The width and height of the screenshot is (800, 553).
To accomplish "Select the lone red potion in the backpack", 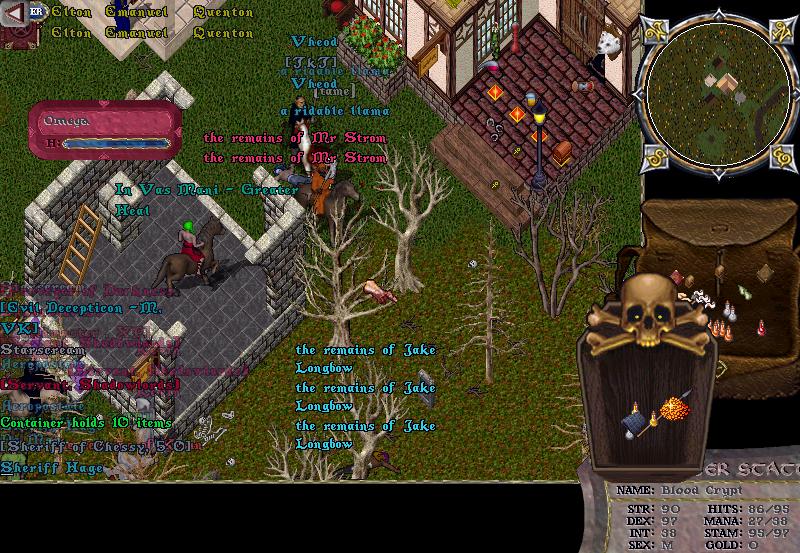I will pyautogui.click(x=761, y=327).
